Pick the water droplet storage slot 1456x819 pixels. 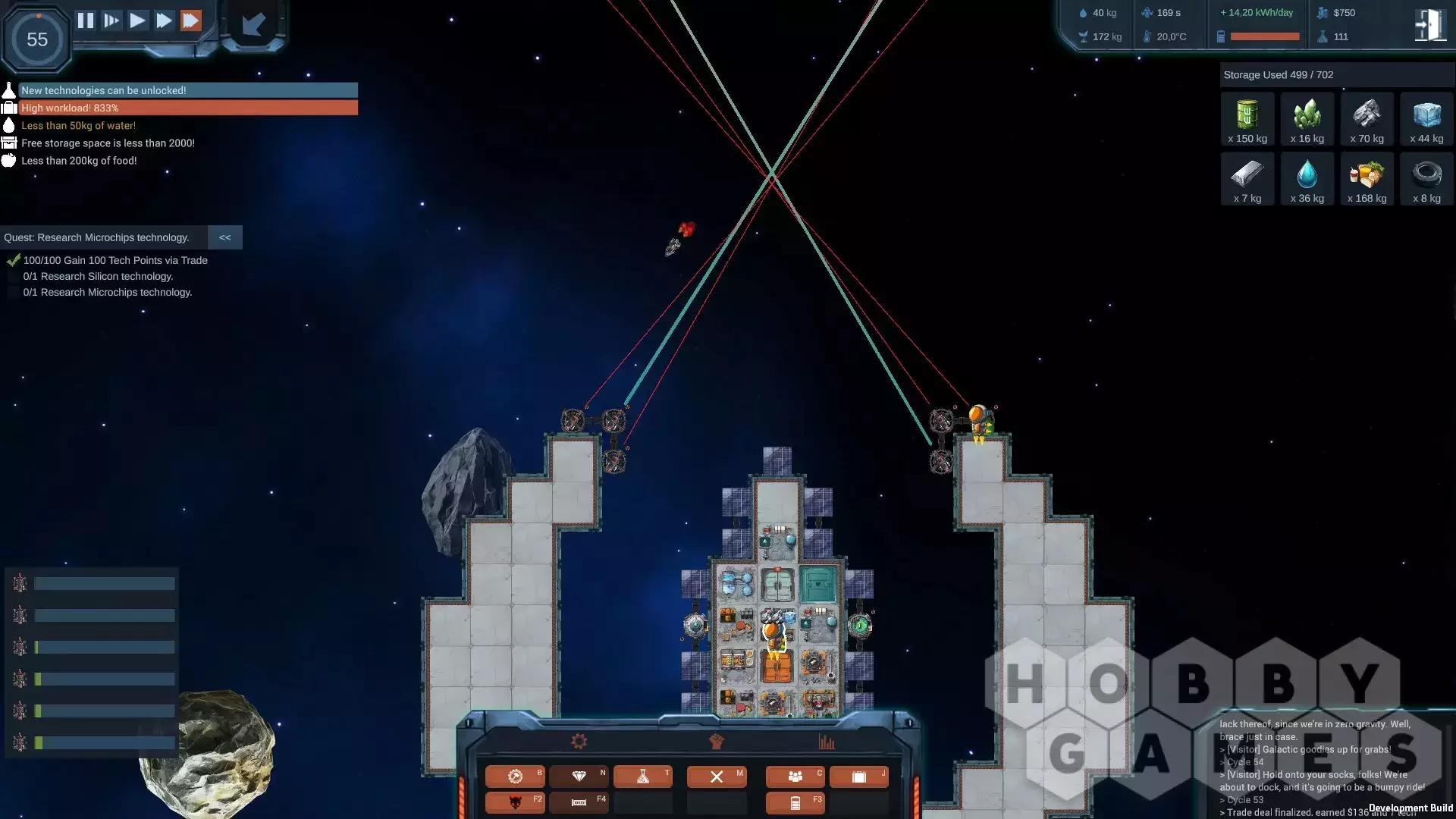[1307, 180]
